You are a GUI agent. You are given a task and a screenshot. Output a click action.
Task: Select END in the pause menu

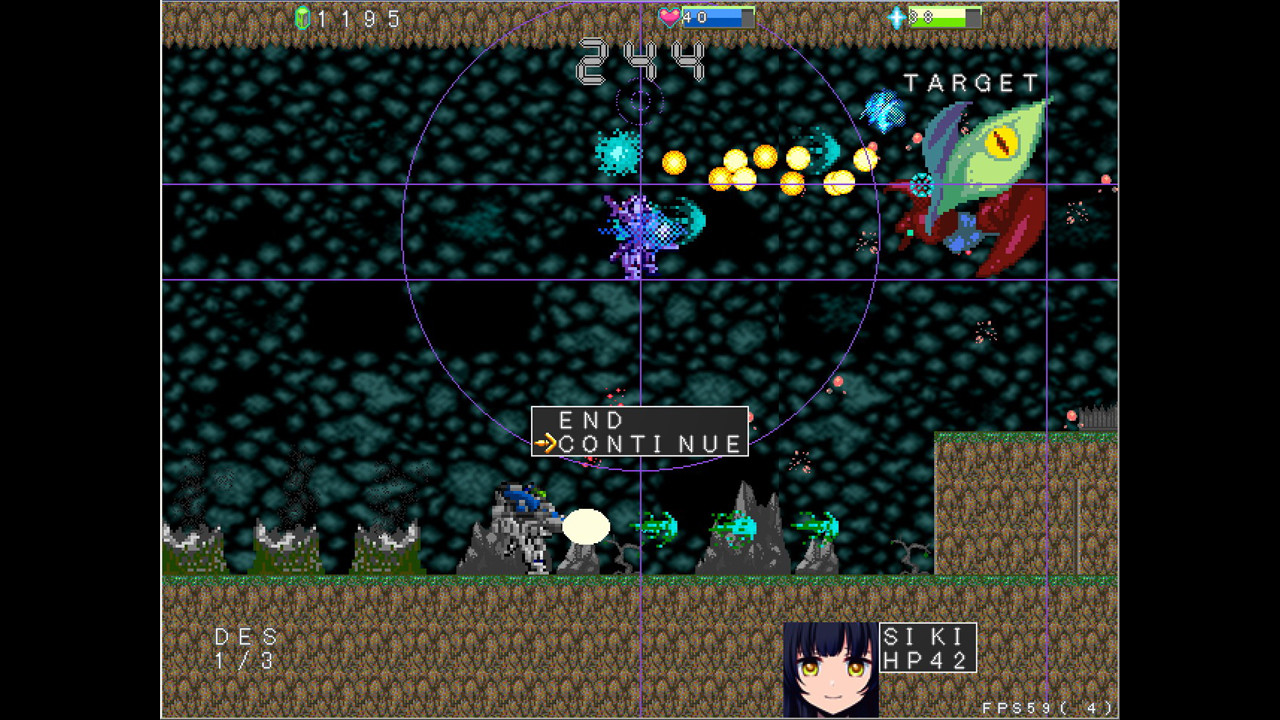point(590,420)
